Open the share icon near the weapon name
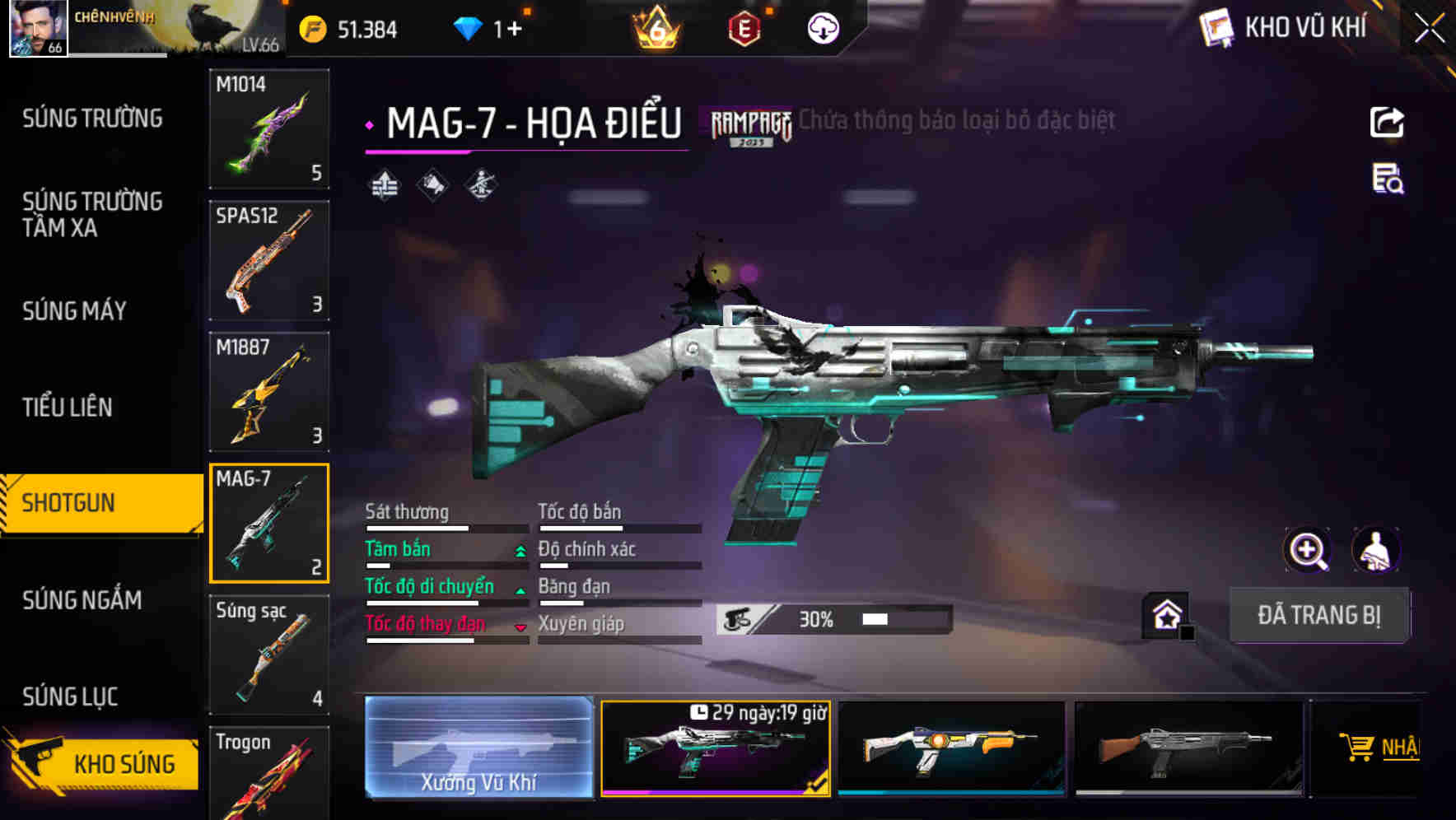The height and width of the screenshot is (820, 1456). 1388,121
